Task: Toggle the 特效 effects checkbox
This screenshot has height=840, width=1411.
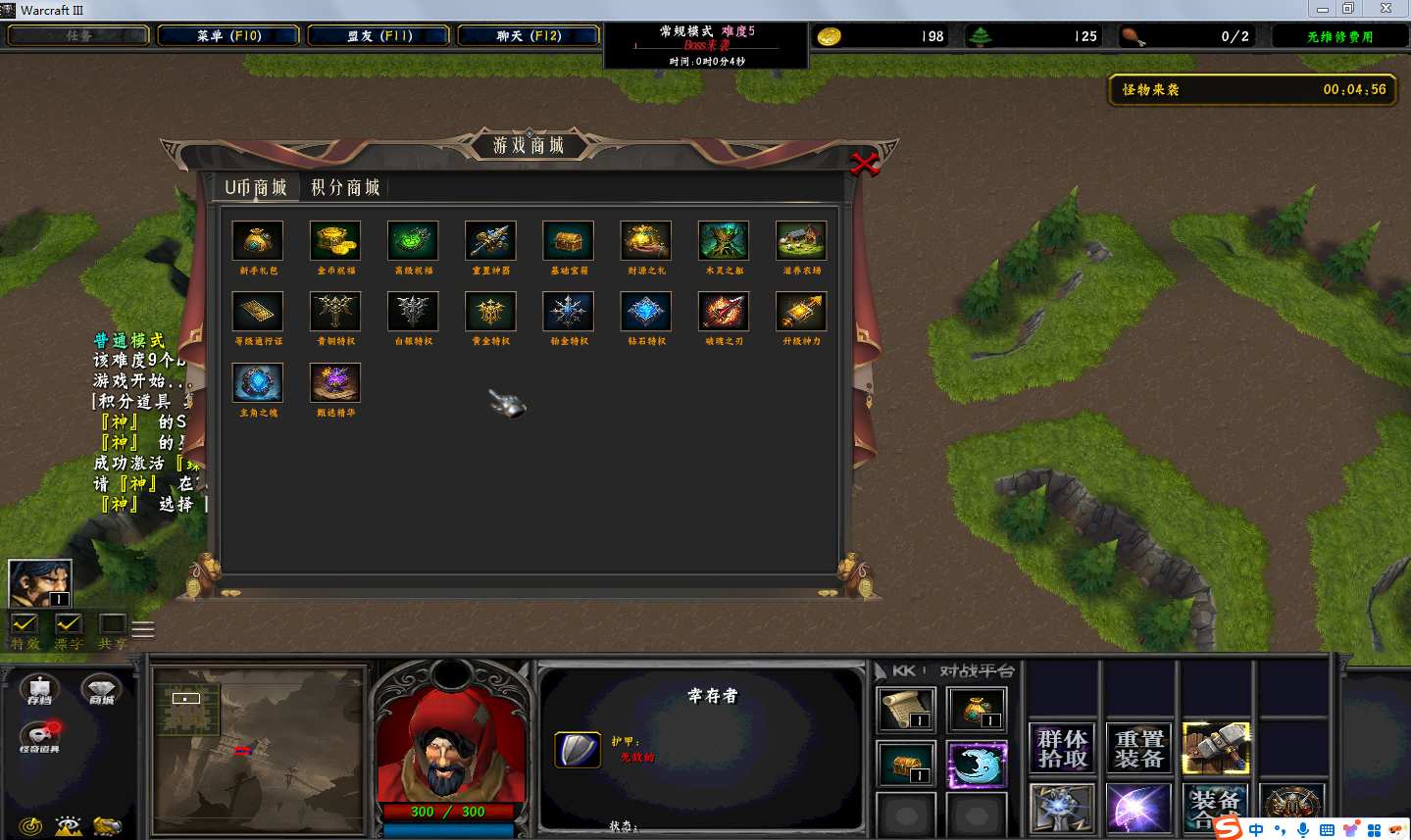Action: pos(25,624)
